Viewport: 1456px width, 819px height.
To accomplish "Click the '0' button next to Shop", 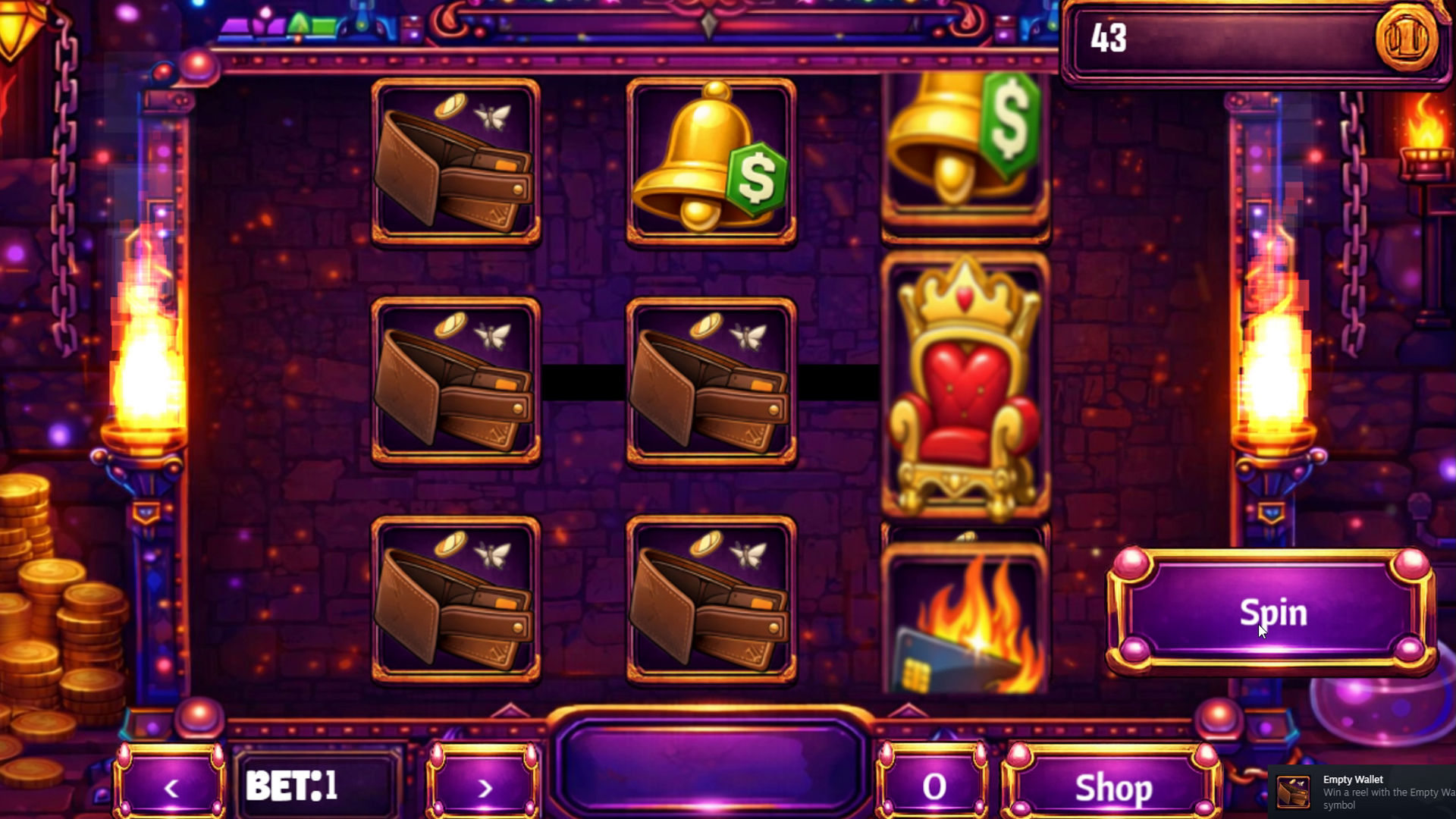I will tap(933, 787).
